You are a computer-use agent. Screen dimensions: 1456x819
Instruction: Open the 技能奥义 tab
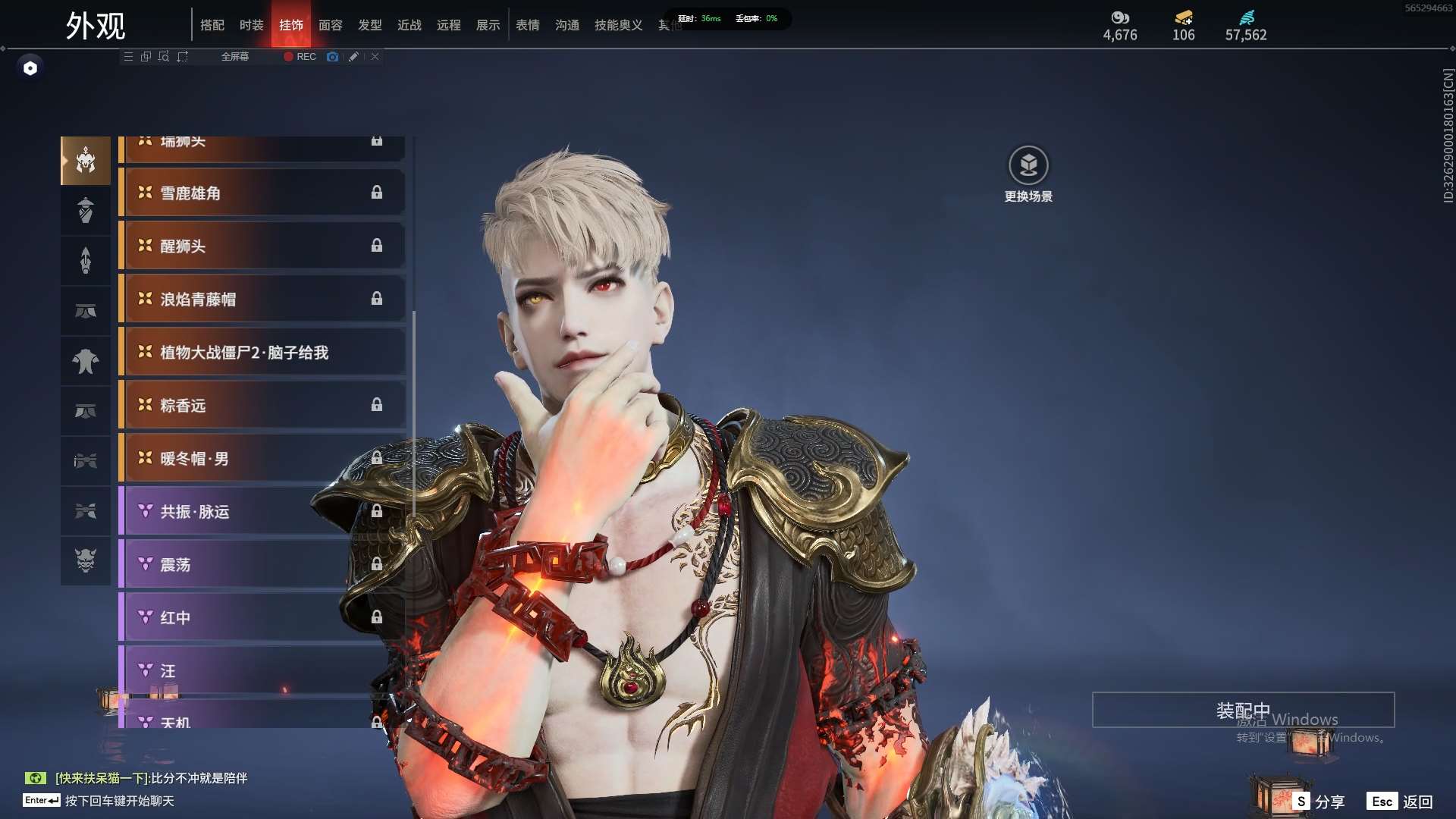point(618,25)
